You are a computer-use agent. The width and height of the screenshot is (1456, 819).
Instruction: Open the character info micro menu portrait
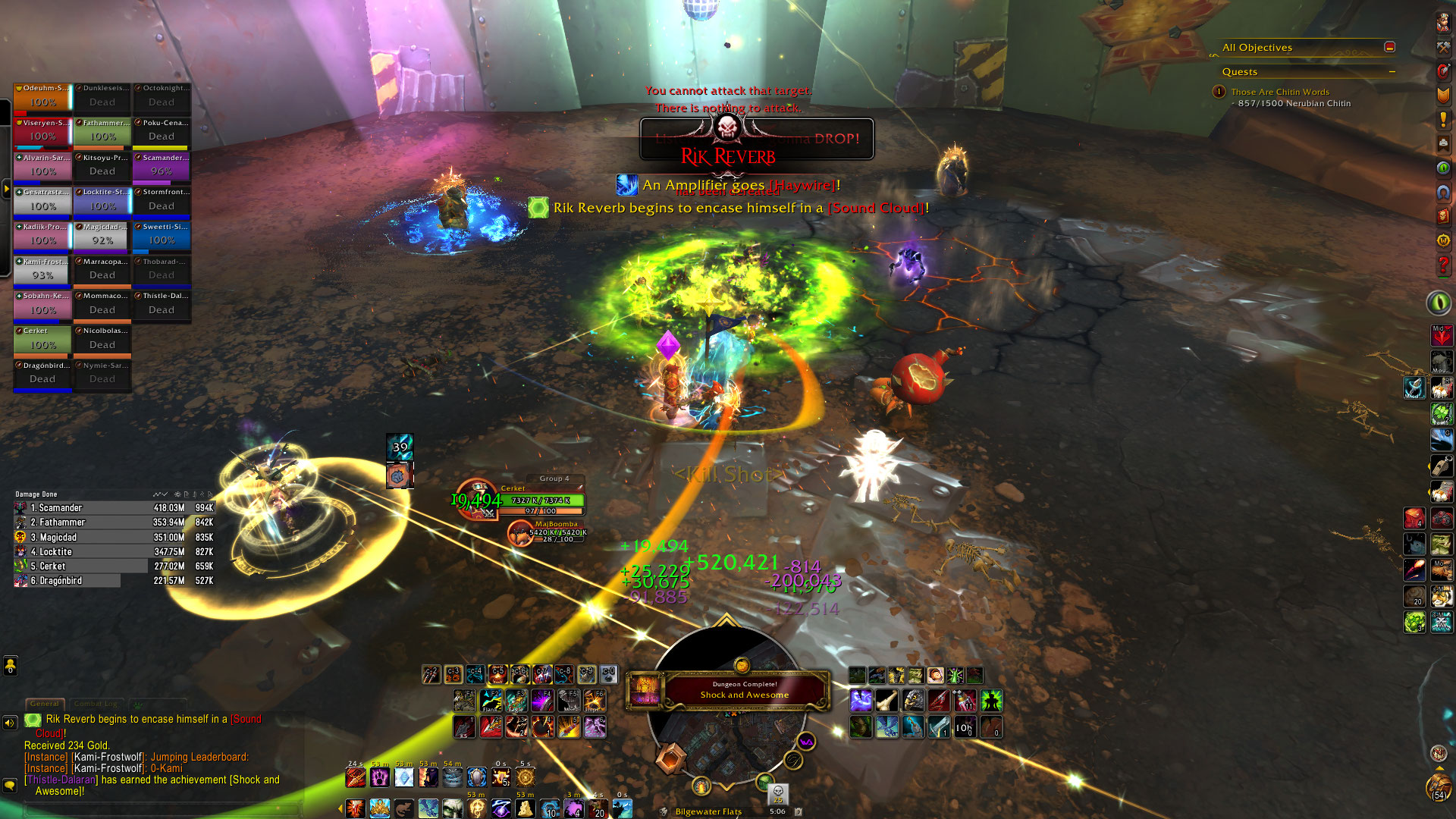coord(1442,23)
